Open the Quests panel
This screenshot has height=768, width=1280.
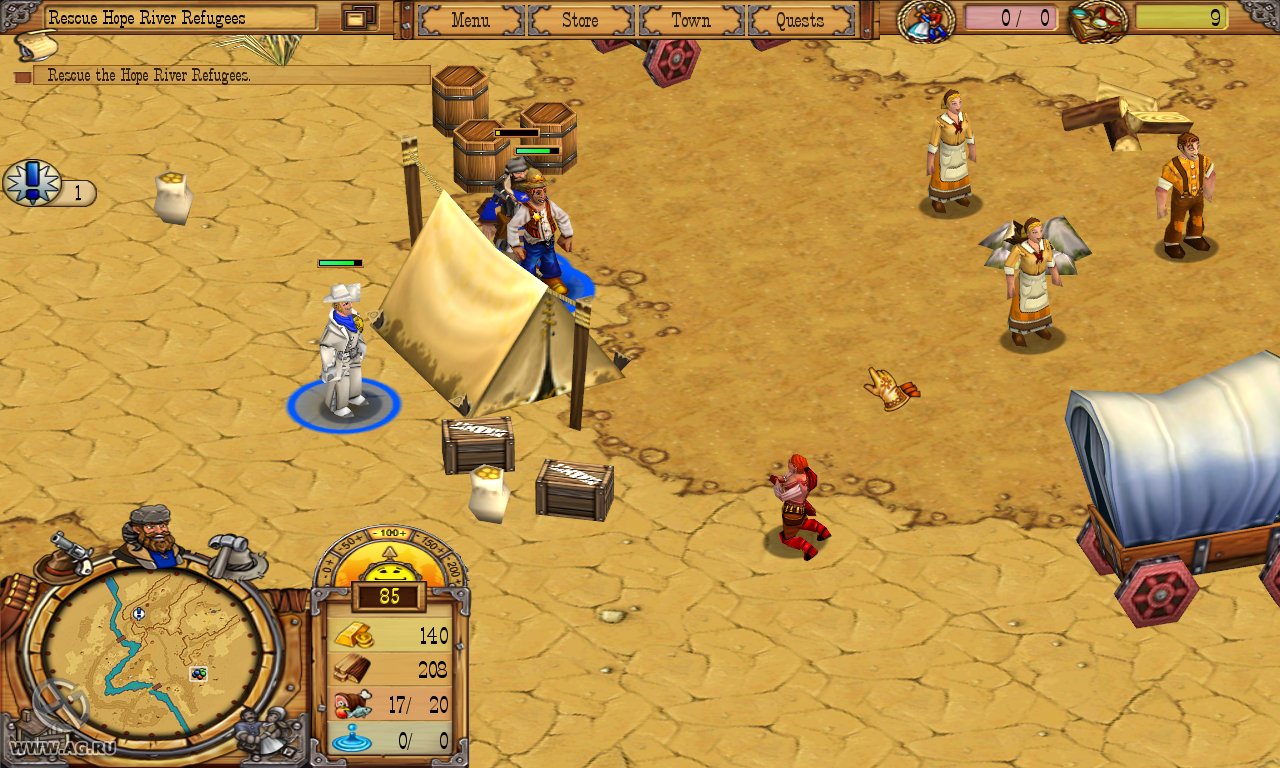[800, 20]
